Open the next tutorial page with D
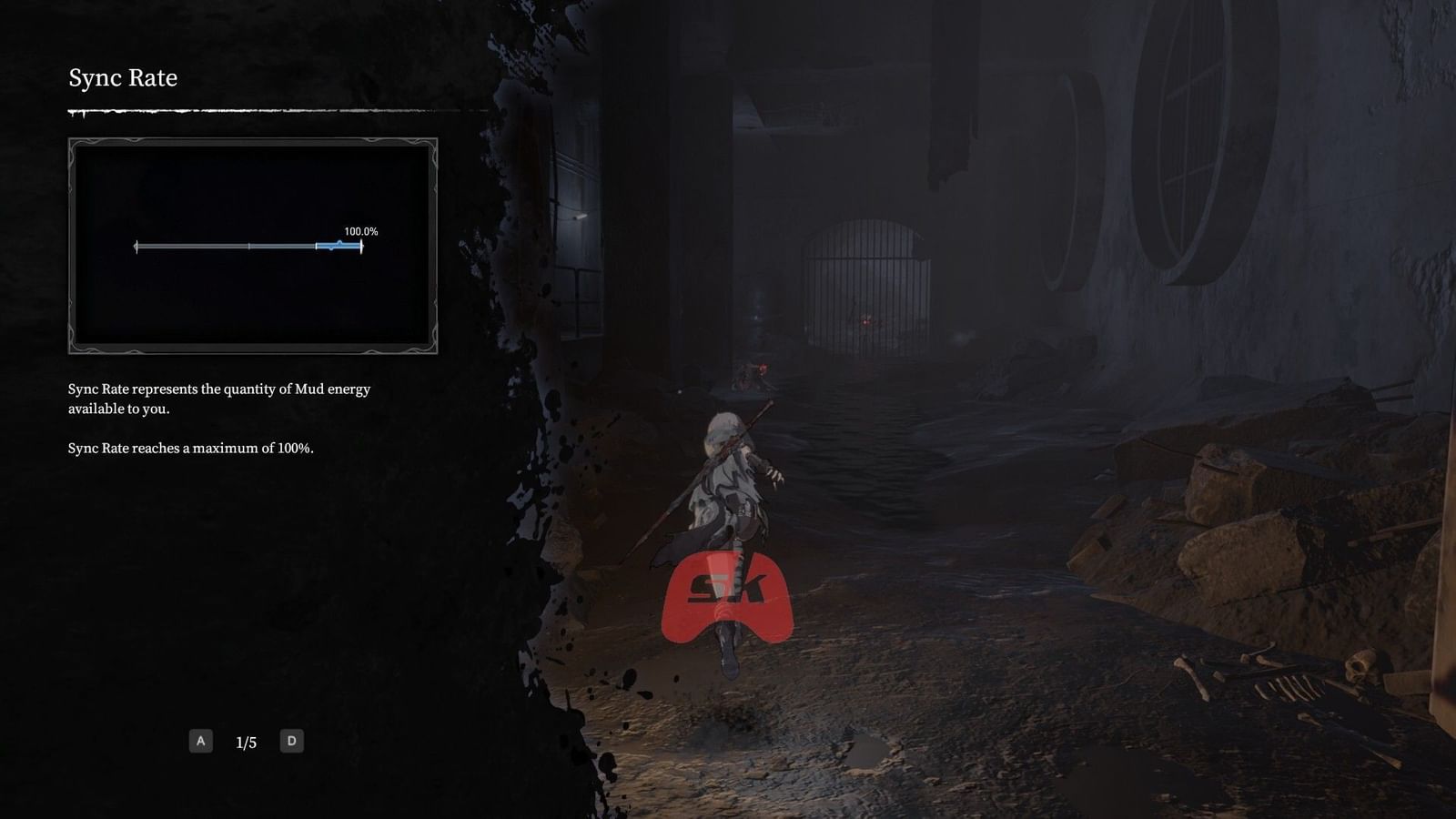Viewport: 1456px width, 819px height. (292, 741)
